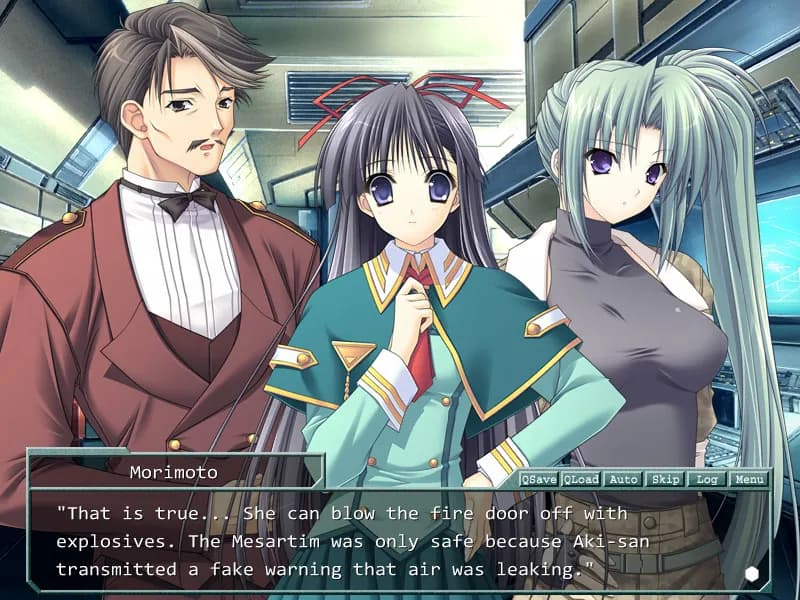800x600 pixels.
Task: Enable Auto text advance
Action: click(x=623, y=479)
